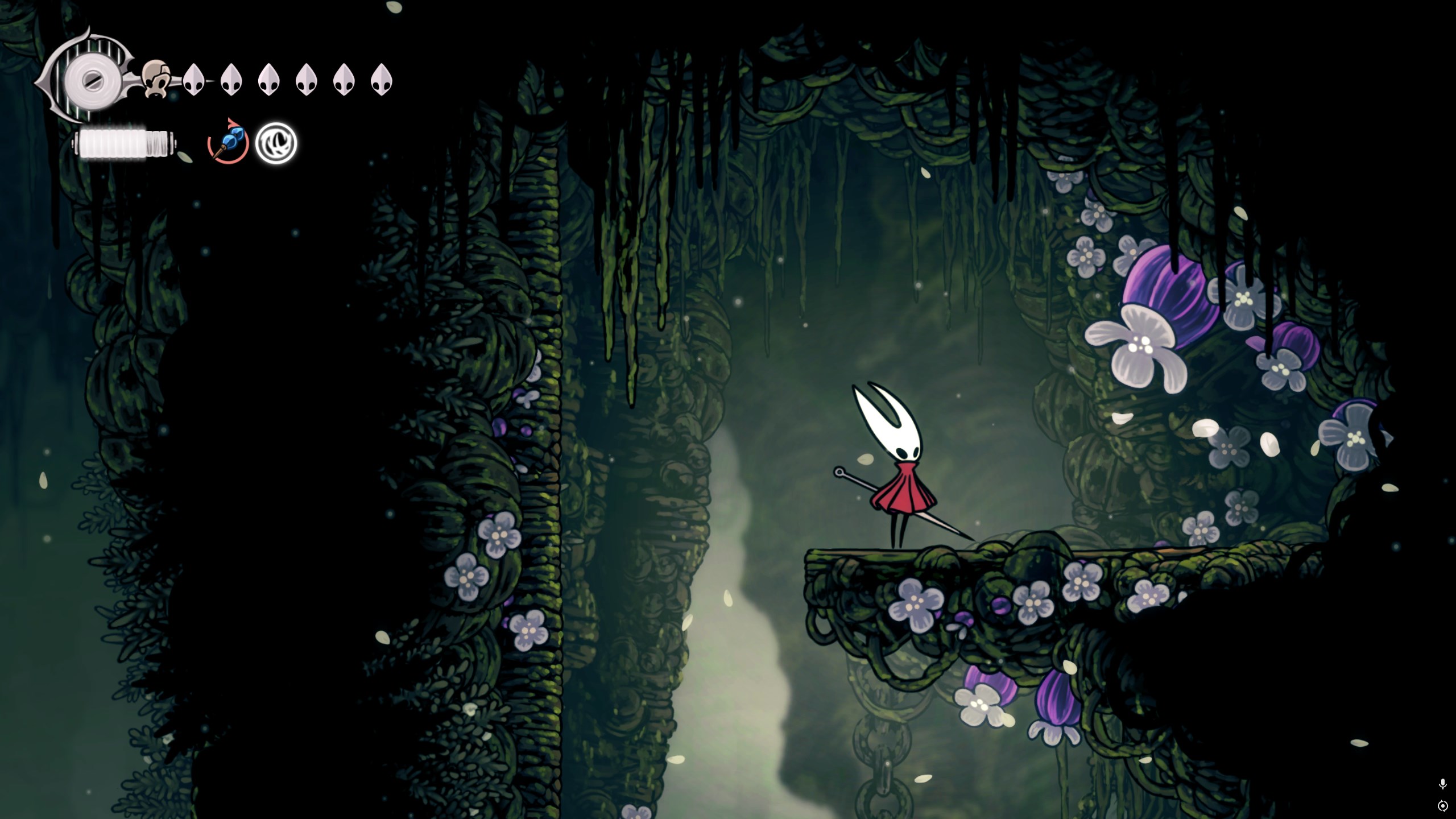This screenshot has height=819, width=1456.
Task: Click the silk spool crest emblem
Action: [x=85, y=80]
